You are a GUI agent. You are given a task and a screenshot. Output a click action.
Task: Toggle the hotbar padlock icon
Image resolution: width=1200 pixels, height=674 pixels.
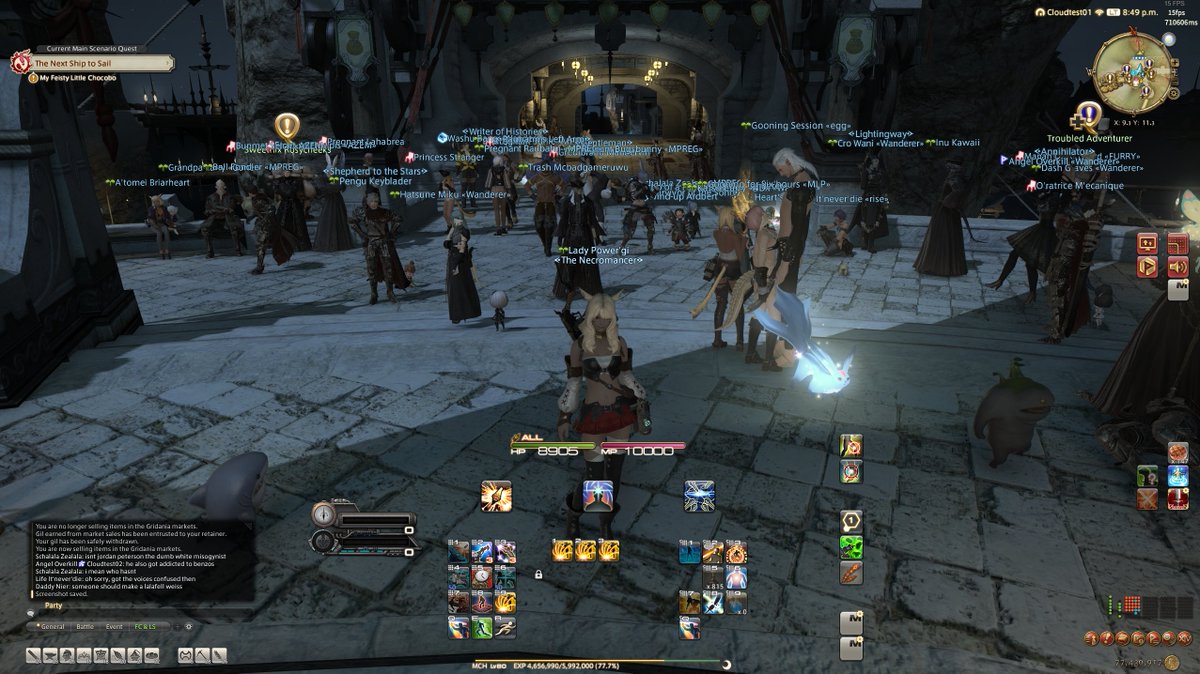[538, 575]
